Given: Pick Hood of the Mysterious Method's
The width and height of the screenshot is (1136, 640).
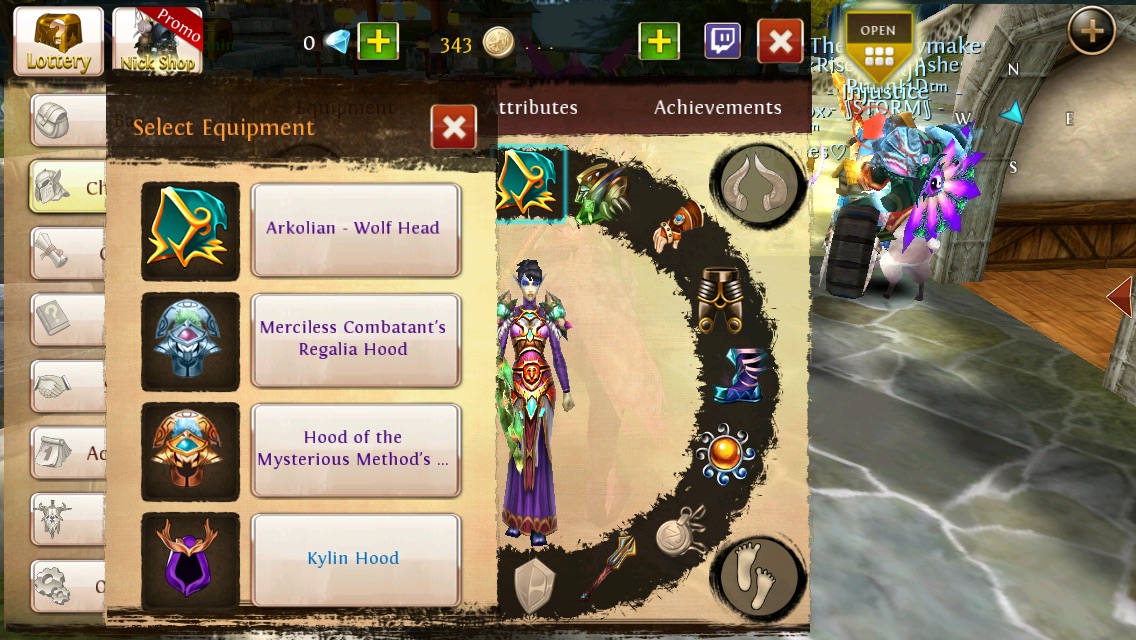Looking at the screenshot, I should 355,449.
